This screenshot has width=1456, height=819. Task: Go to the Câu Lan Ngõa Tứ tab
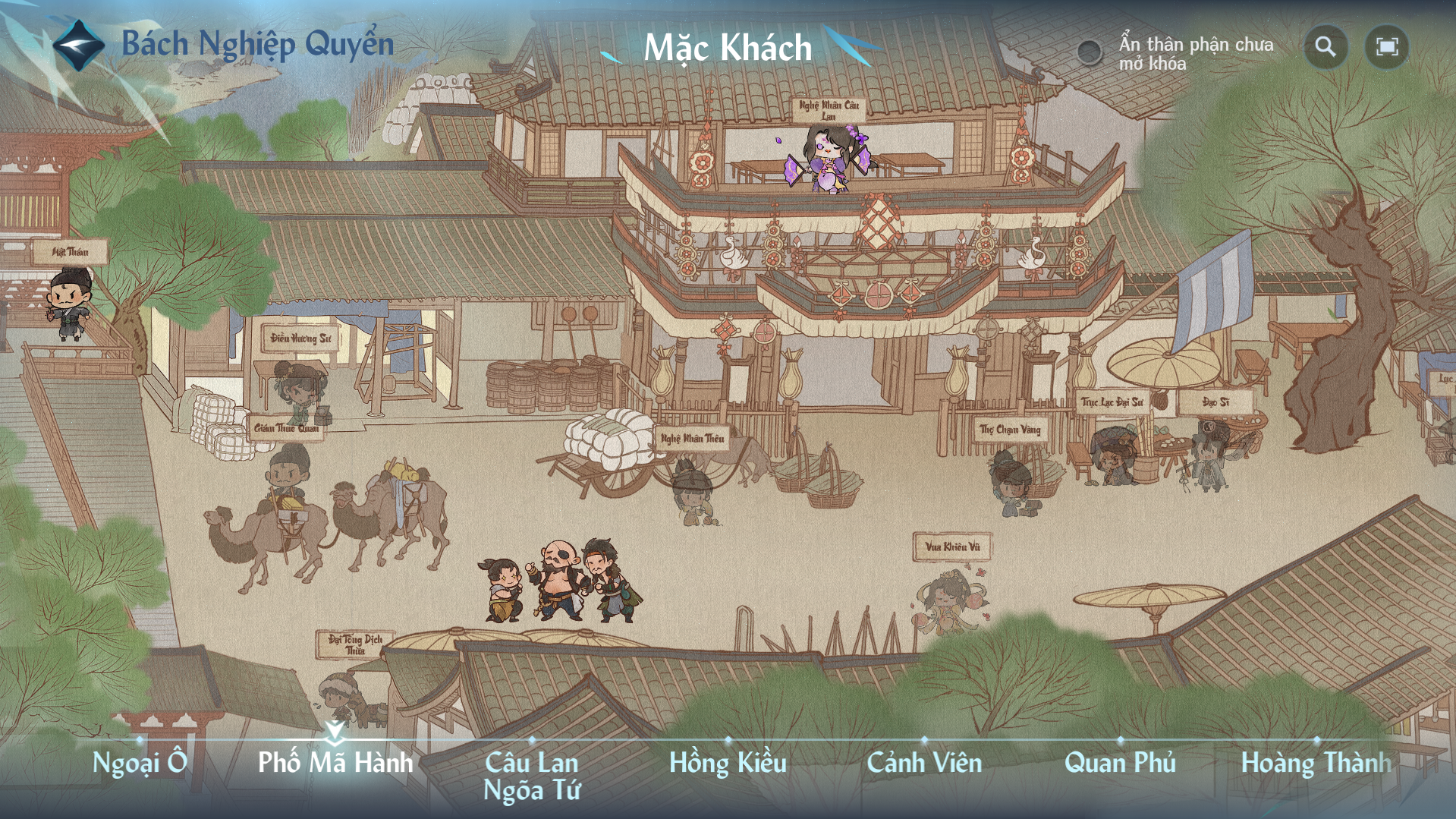[x=532, y=776]
